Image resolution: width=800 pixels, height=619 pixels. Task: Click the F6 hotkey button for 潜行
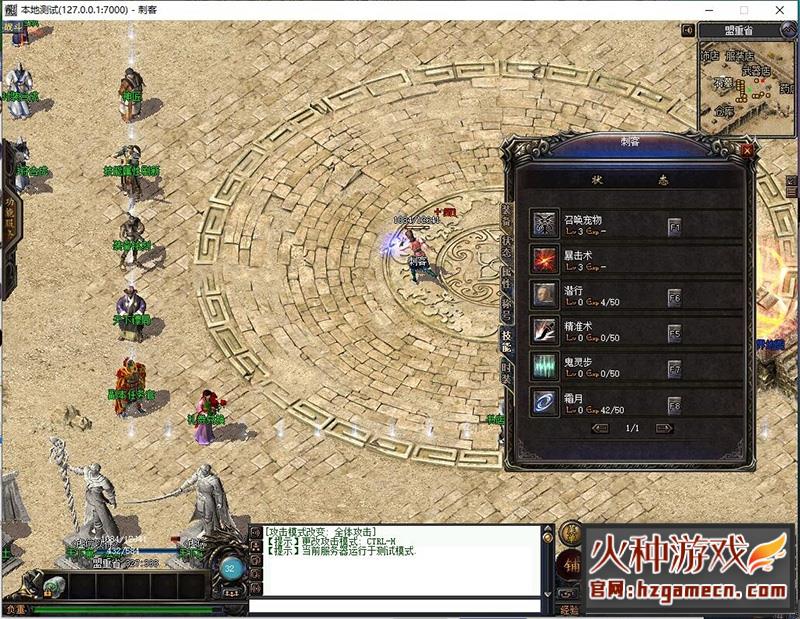[x=674, y=296]
